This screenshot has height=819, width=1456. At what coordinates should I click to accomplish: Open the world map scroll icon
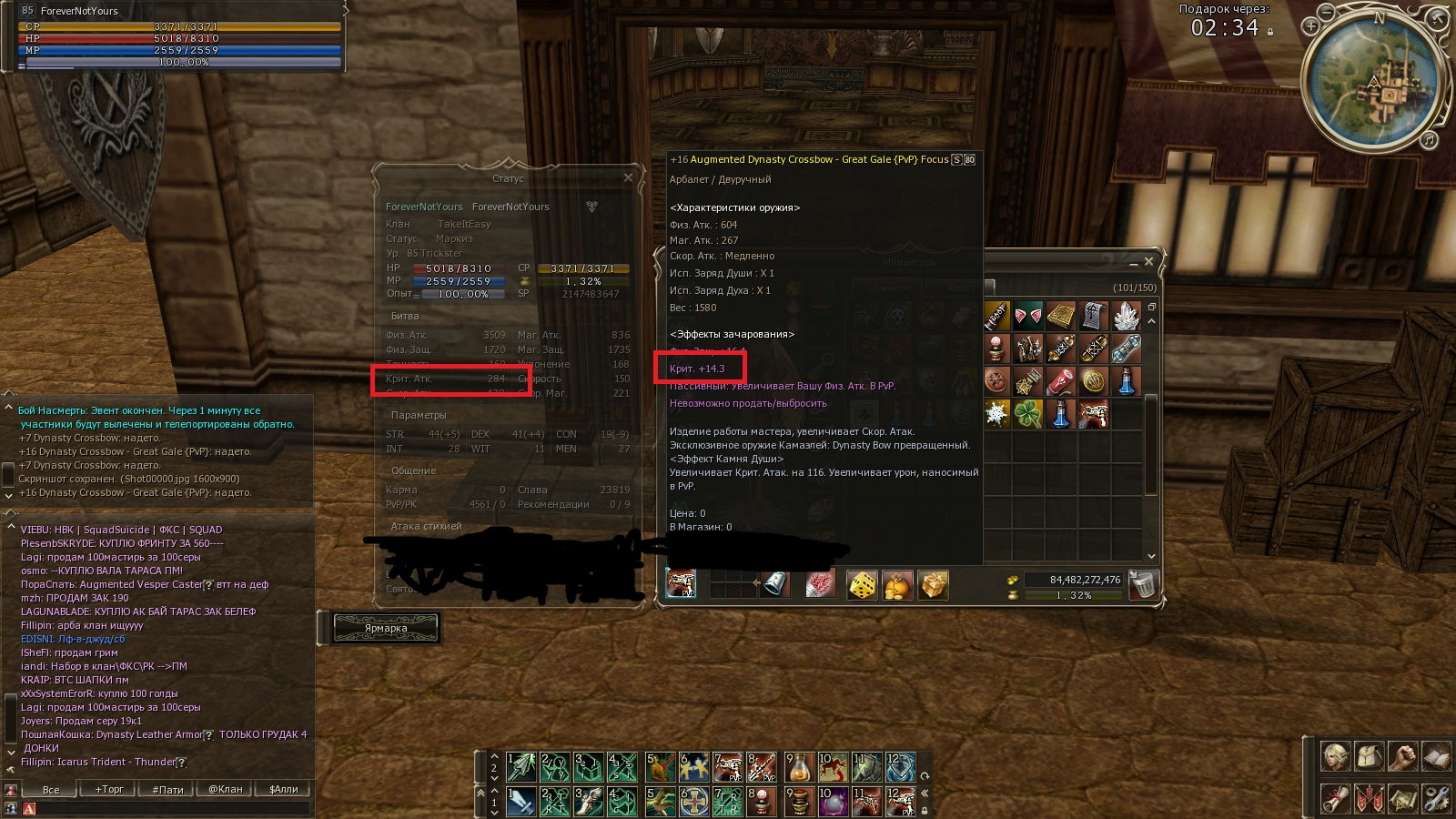click(1401, 798)
